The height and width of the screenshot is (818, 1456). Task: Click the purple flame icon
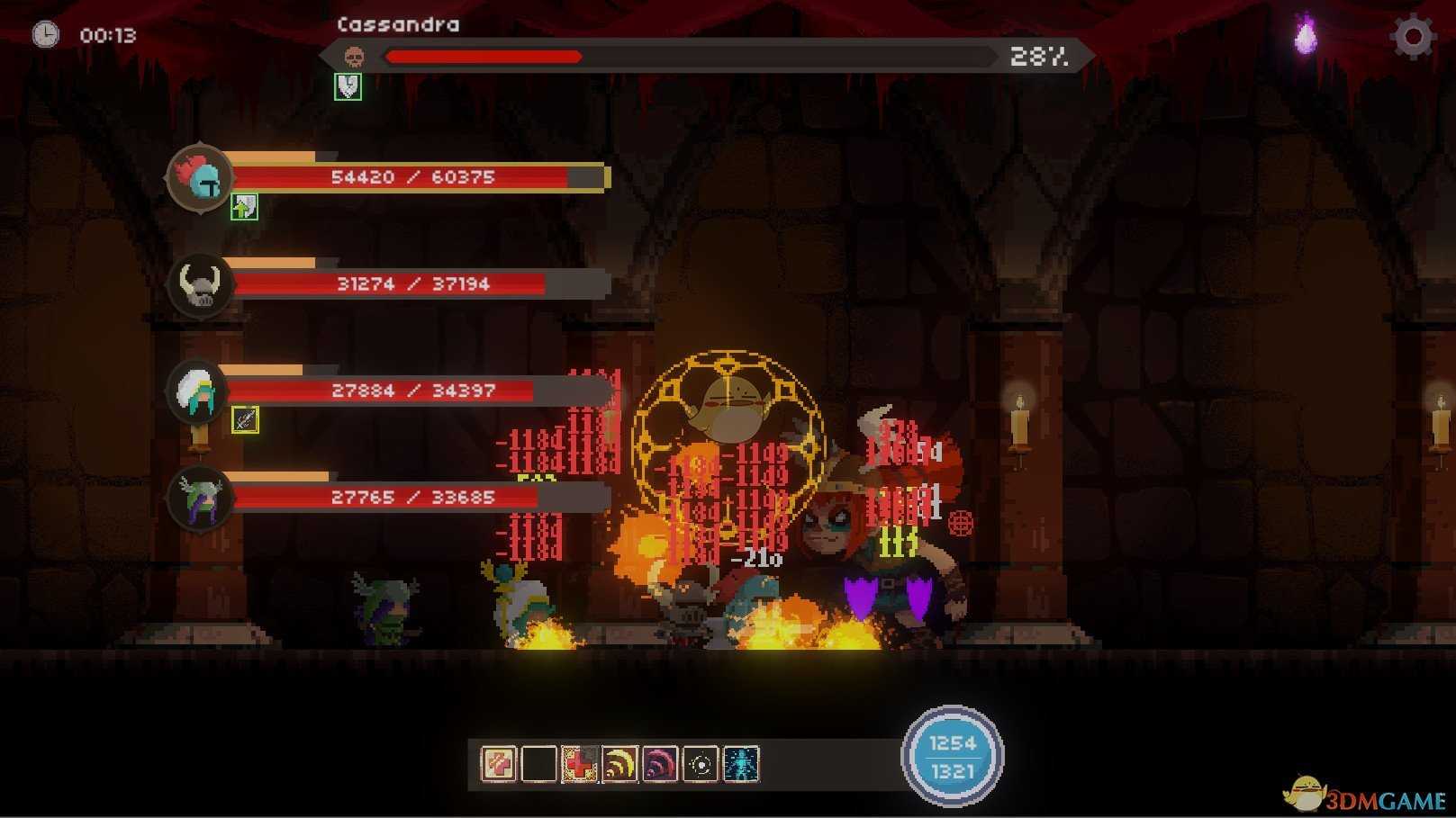1306,37
